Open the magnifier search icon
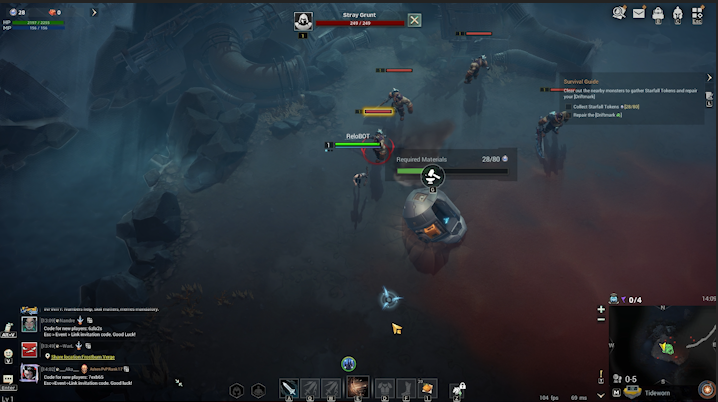 [619, 13]
